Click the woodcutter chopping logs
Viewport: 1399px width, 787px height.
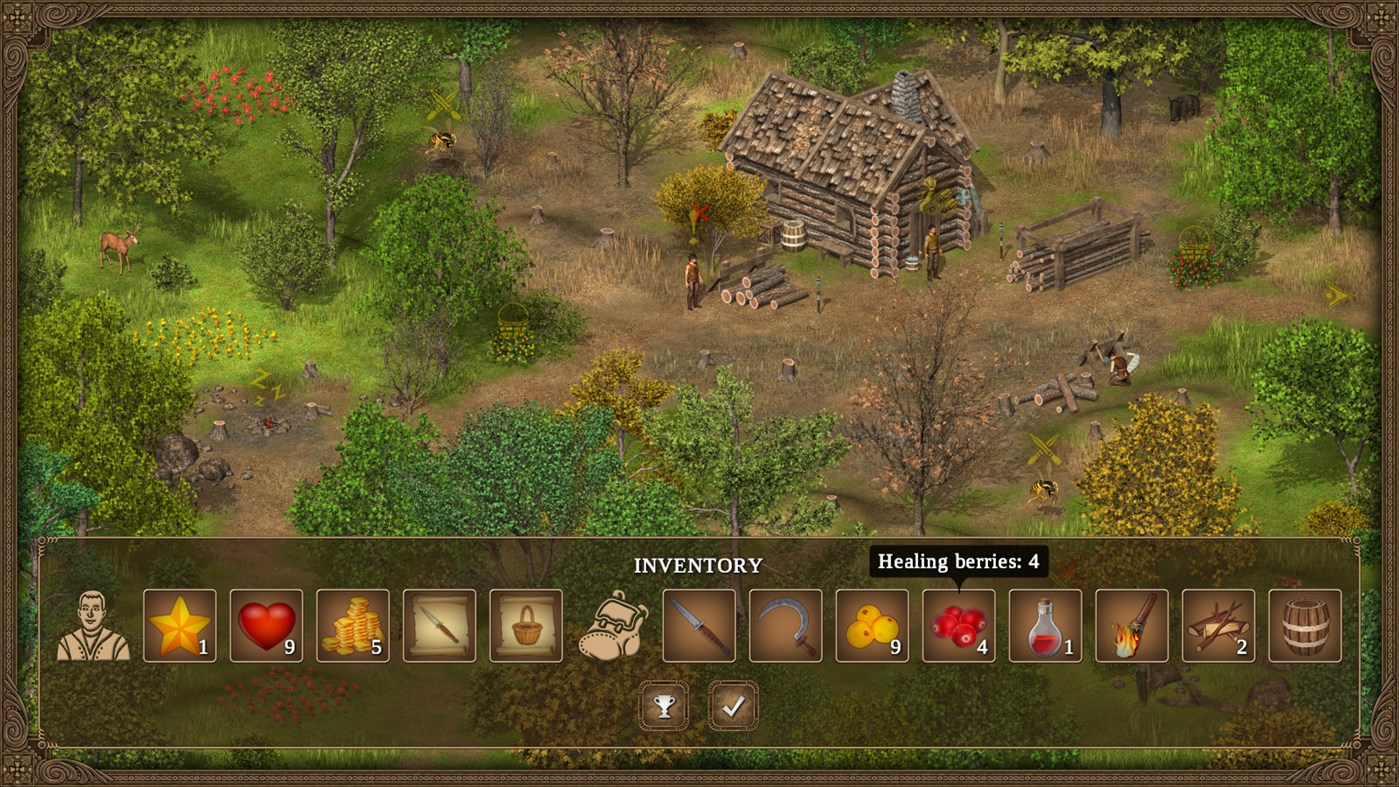pos(1119,368)
